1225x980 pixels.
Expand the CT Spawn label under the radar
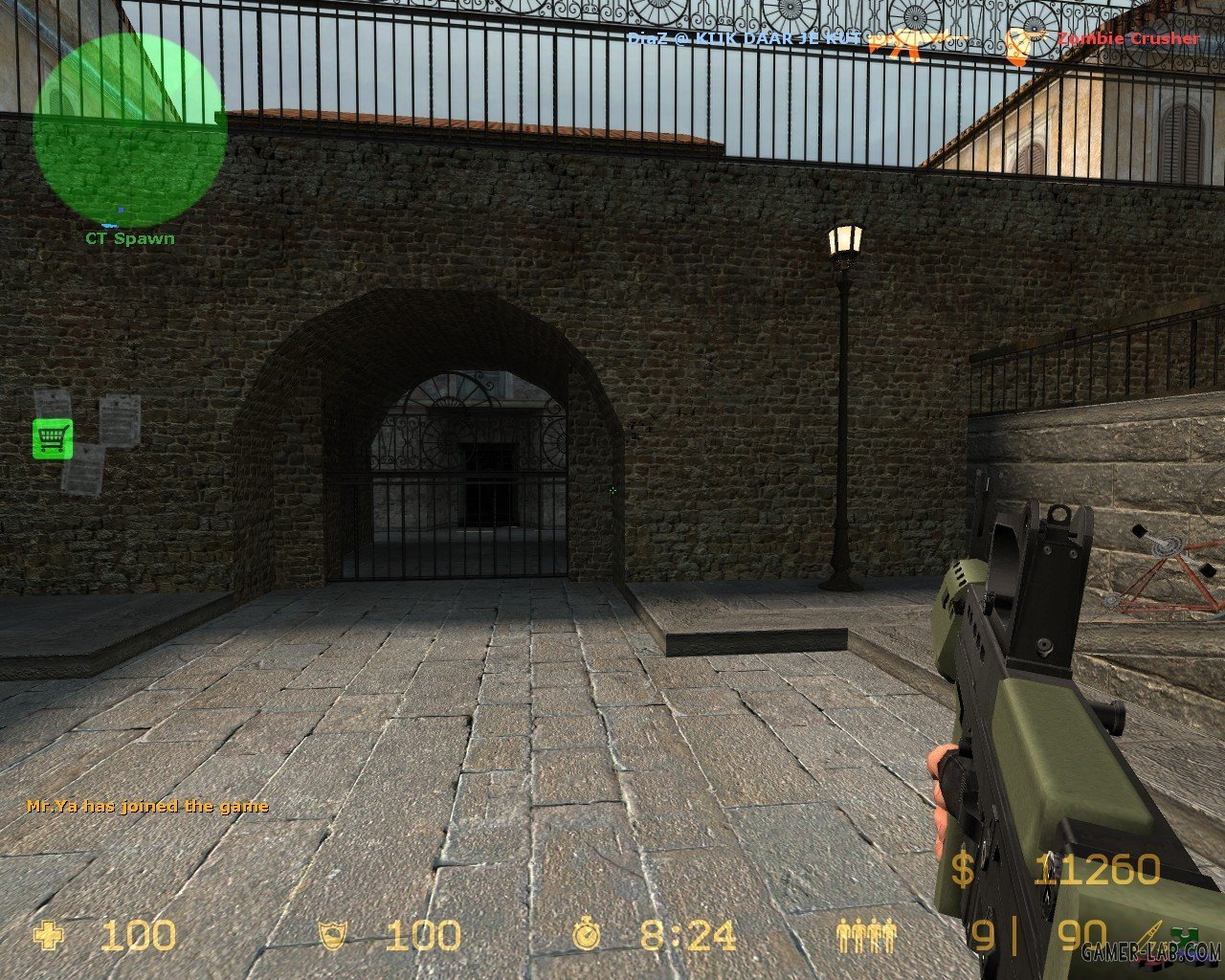pos(129,238)
